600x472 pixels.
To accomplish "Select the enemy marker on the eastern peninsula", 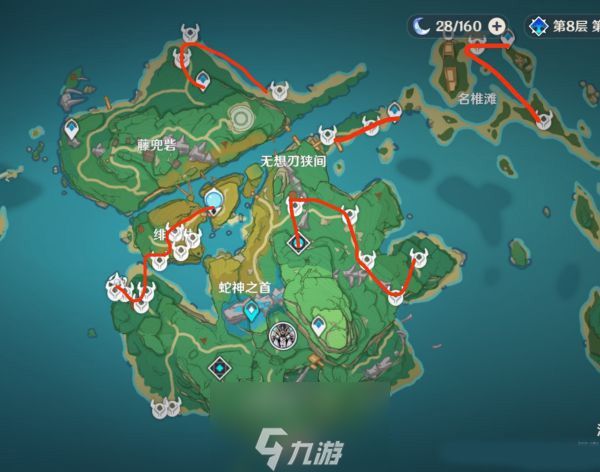I will 416,259.
